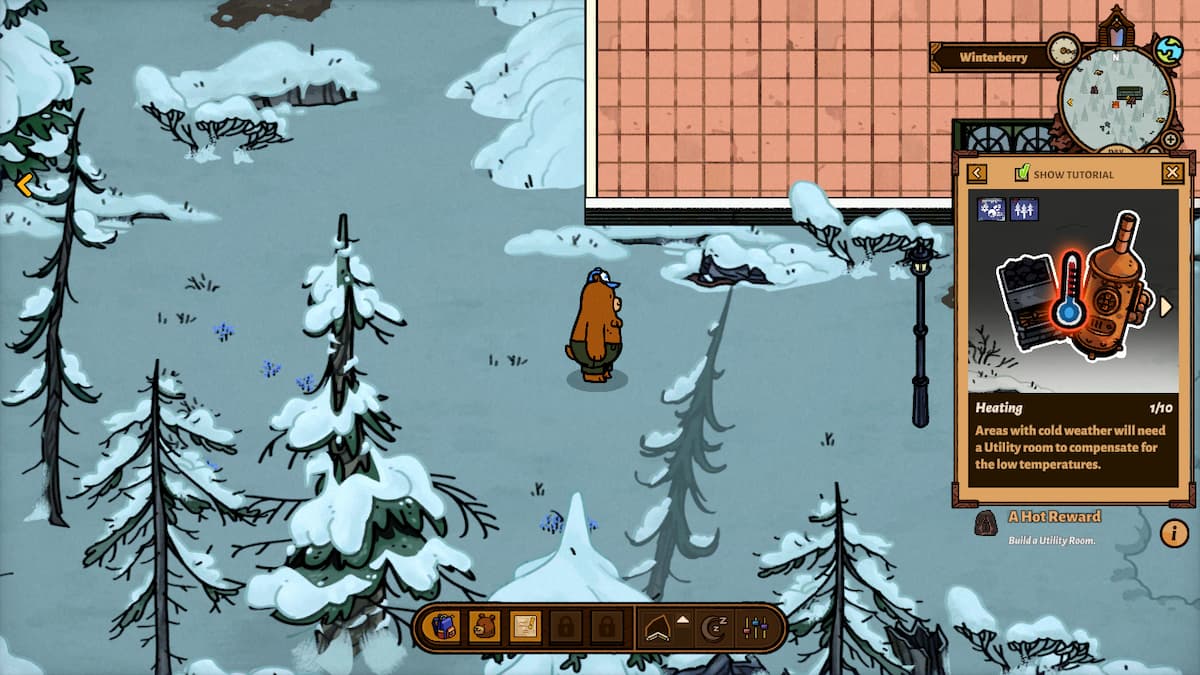Open the build mode roof button
Viewport: 1200px width, 675px height.
657,628
